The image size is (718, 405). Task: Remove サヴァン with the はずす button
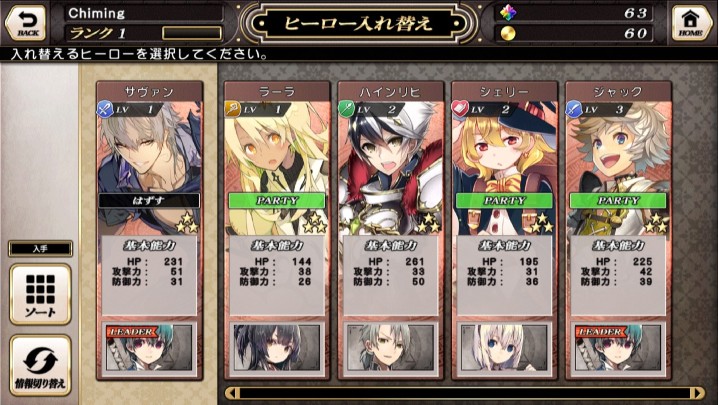(x=149, y=200)
